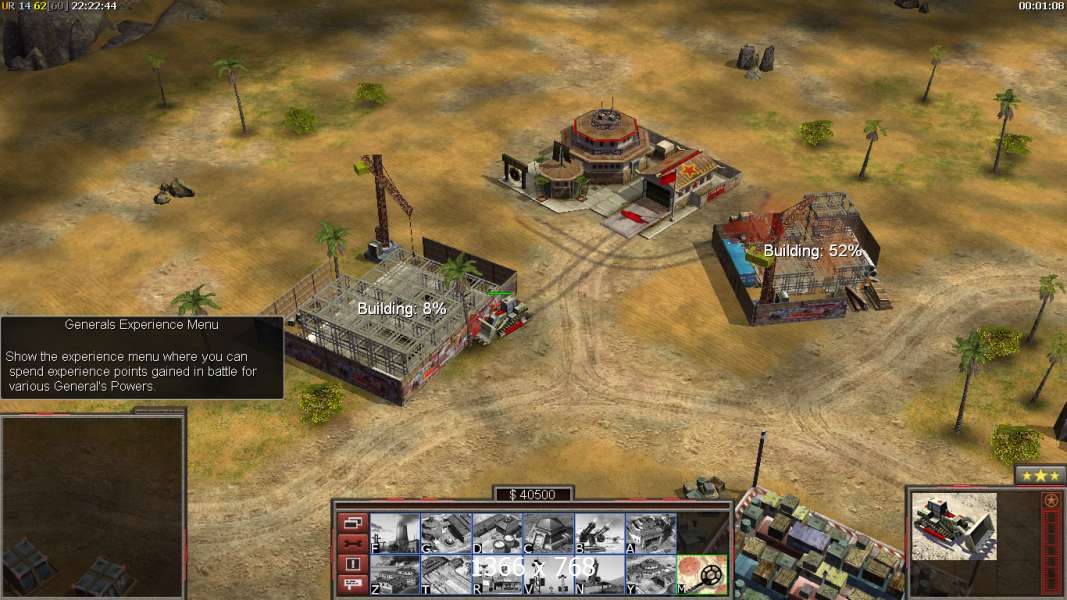Select the build icon marked T
Image resolution: width=1067 pixels, height=600 pixels.
pos(446,574)
